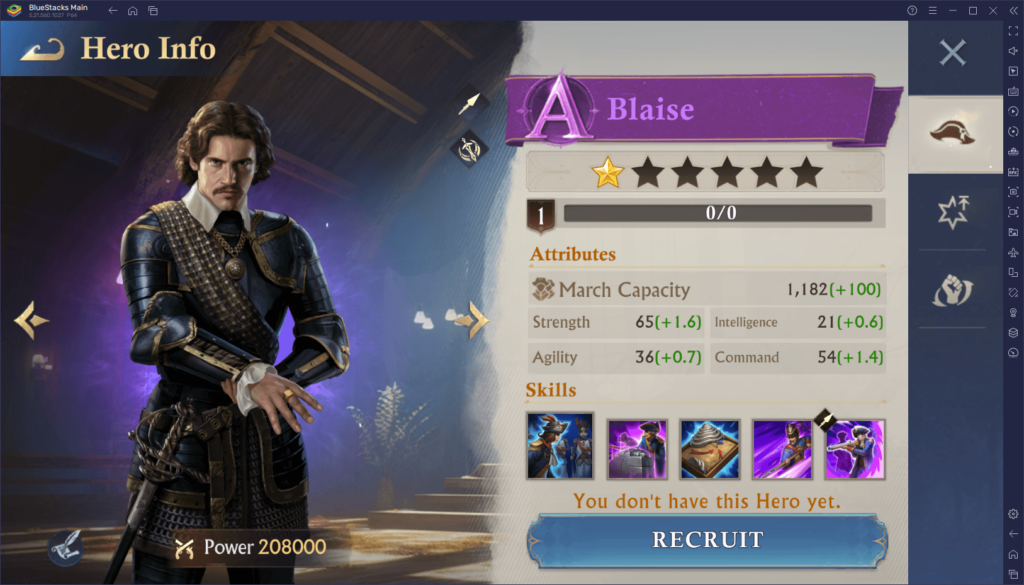Switch to the star upgrade tab
The image size is (1024, 585).
[953, 212]
